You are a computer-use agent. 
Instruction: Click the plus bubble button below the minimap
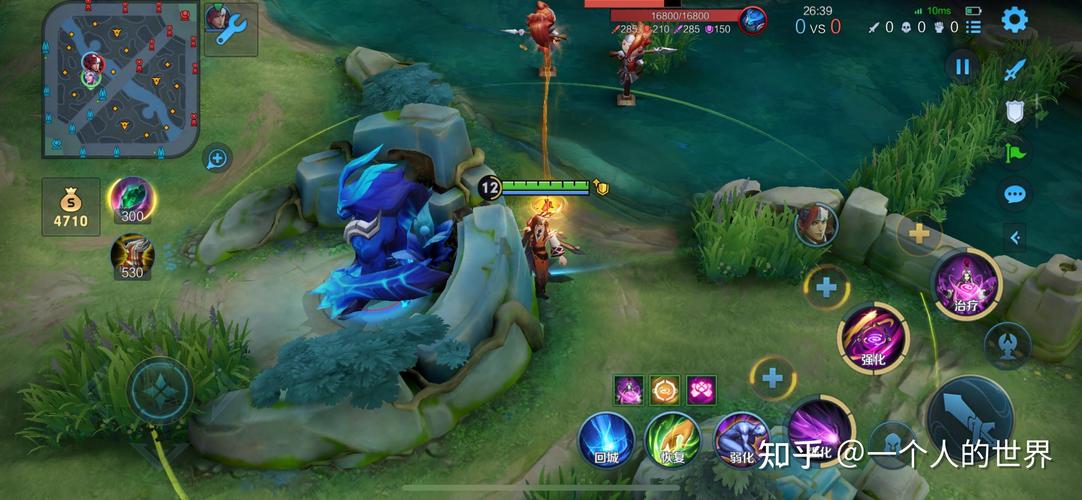(217, 157)
